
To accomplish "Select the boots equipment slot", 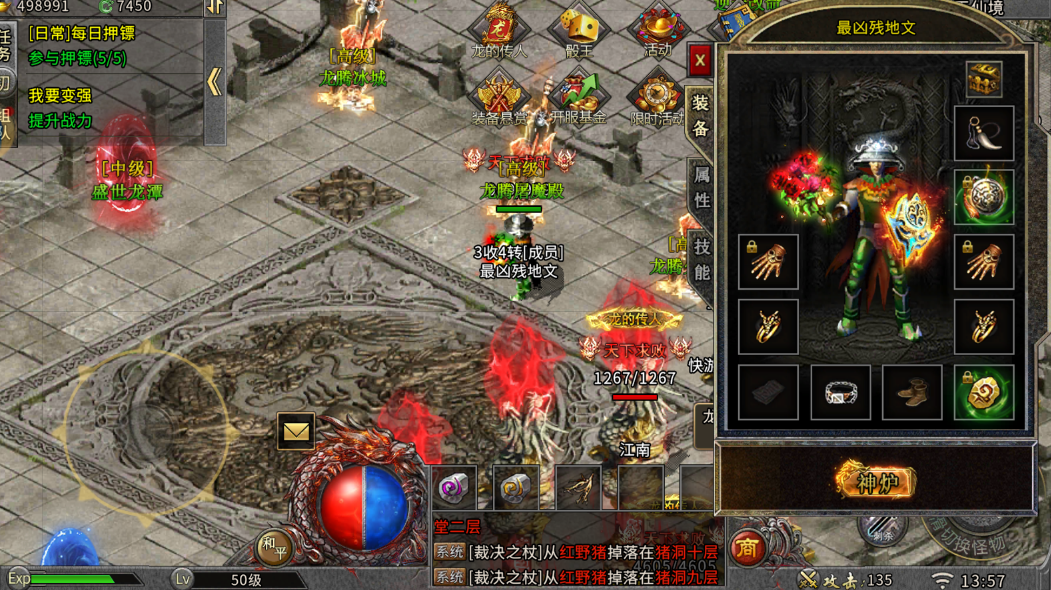I will pyautogui.click(x=912, y=392).
